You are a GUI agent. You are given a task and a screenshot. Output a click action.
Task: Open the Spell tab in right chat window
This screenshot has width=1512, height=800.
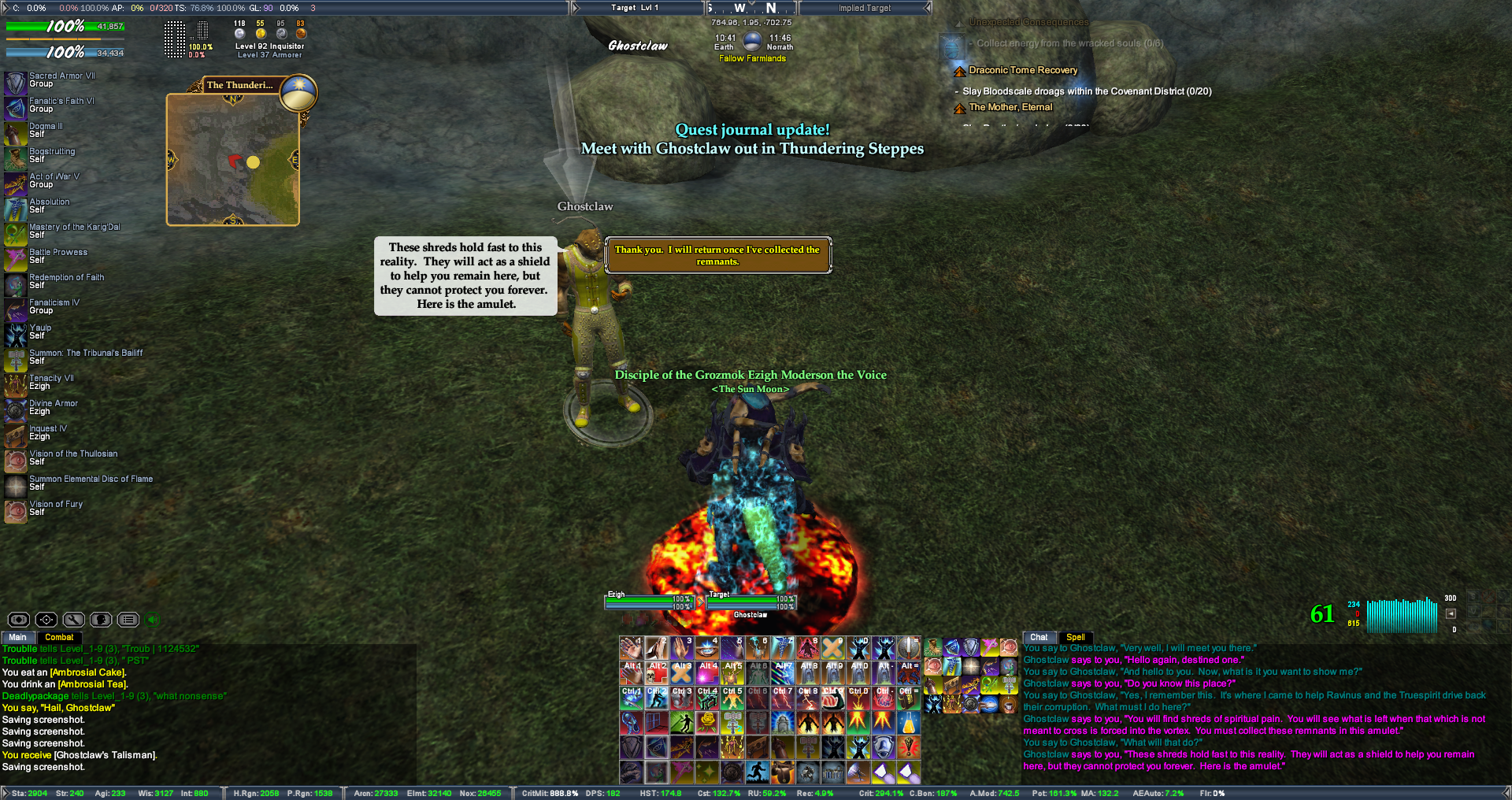[x=1075, y=637]
